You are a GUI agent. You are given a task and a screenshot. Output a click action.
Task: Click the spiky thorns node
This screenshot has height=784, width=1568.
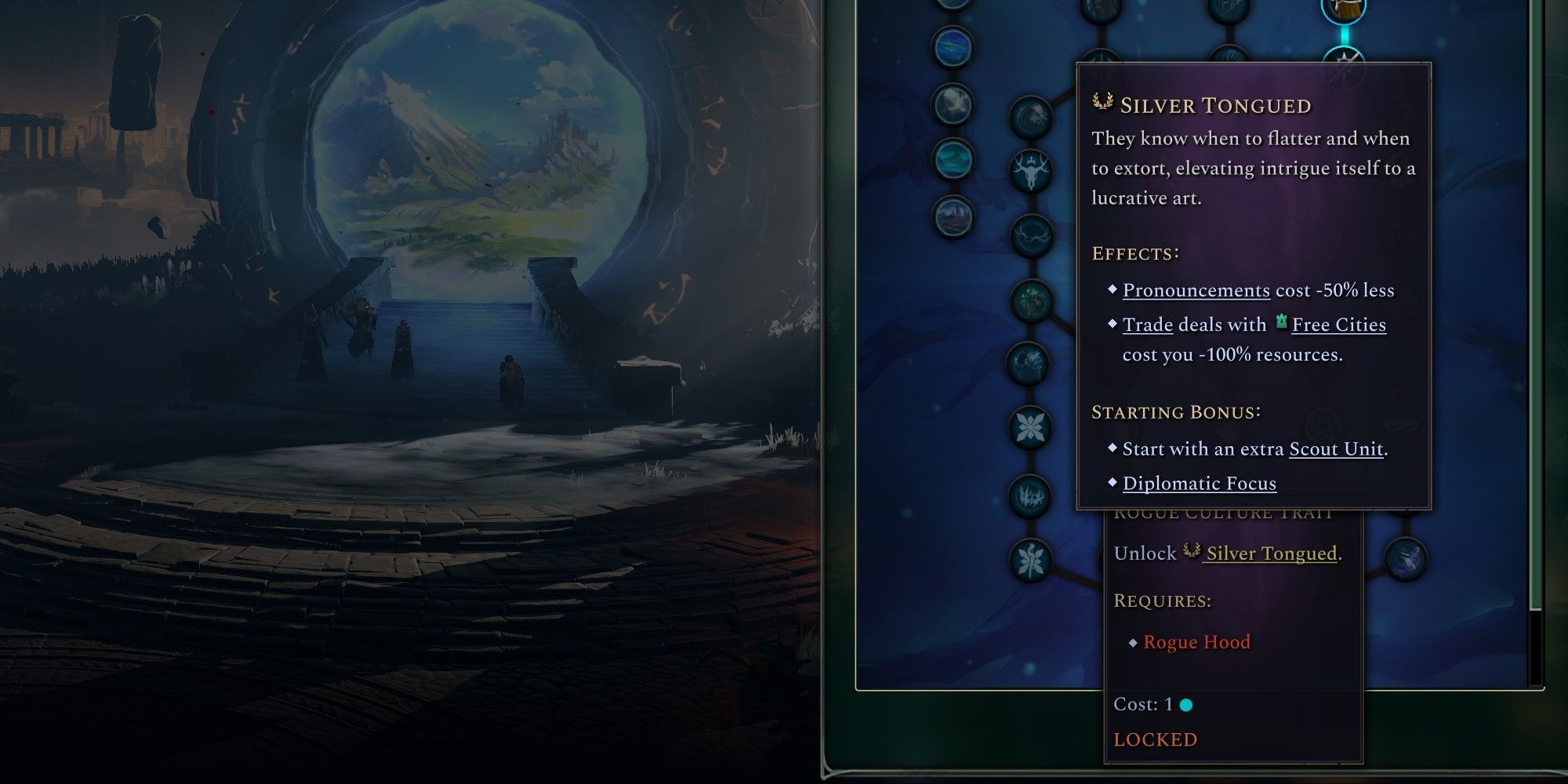pos(1029,495)
